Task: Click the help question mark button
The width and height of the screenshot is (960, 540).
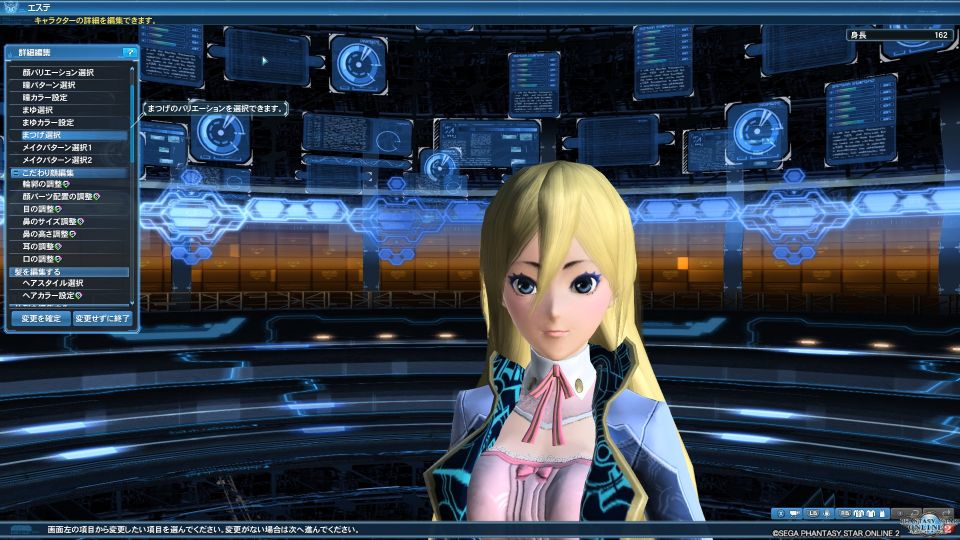Action: point(129,52)
